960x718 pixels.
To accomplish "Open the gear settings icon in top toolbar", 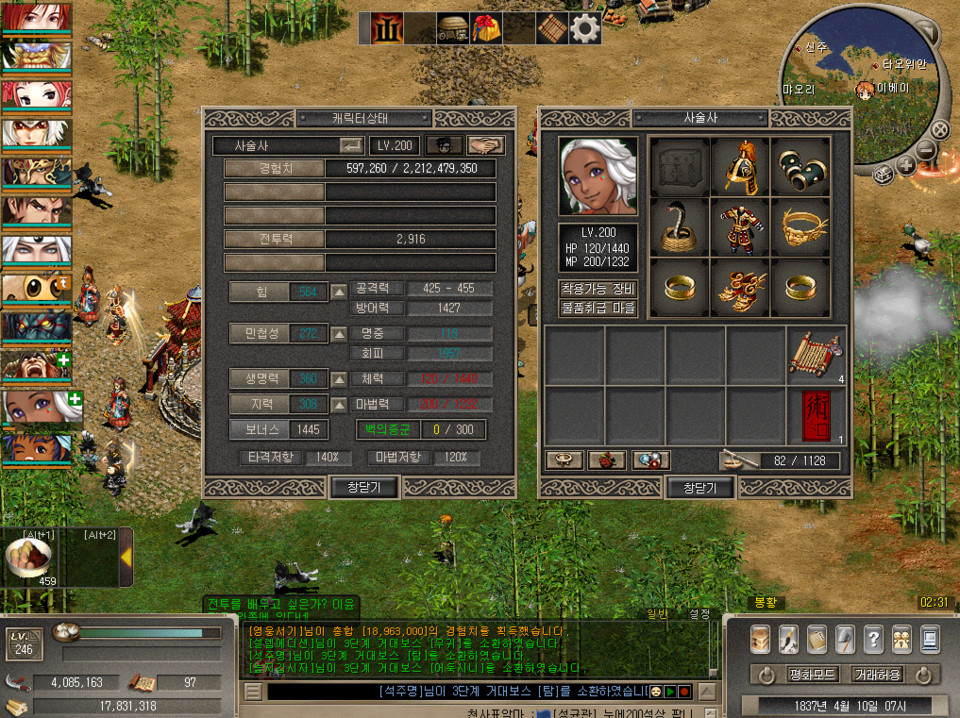I will click(x=585, y=28).
